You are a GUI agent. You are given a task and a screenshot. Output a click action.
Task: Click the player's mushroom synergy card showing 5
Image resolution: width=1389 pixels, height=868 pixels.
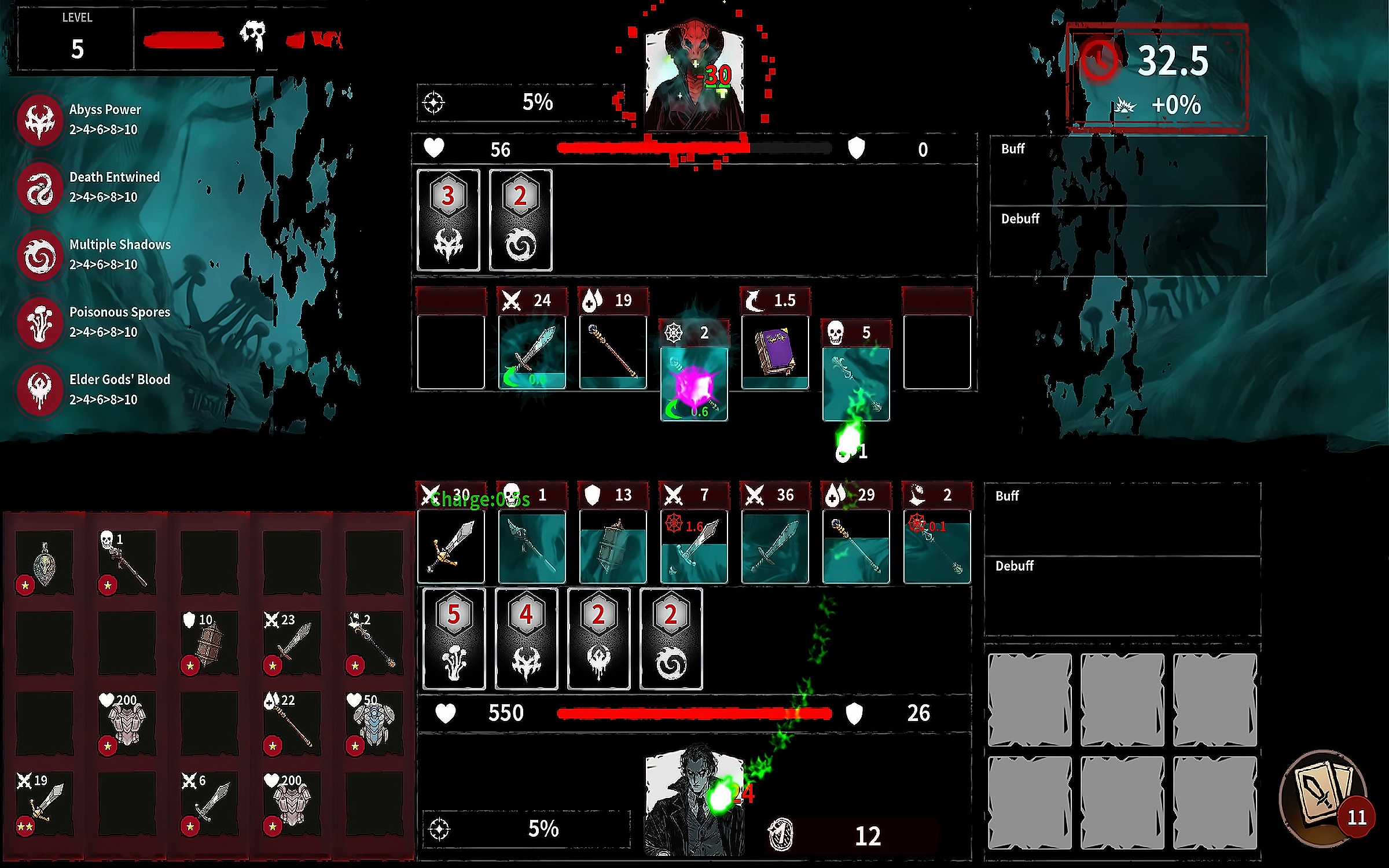(454, 639)
